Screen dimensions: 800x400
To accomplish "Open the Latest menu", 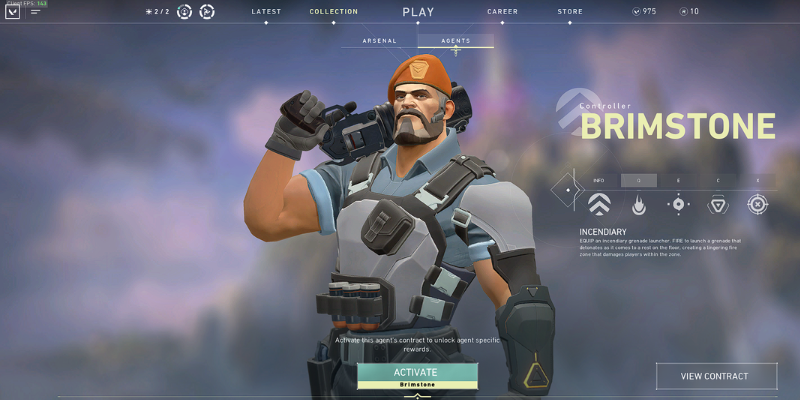I will tap(266, 12).
